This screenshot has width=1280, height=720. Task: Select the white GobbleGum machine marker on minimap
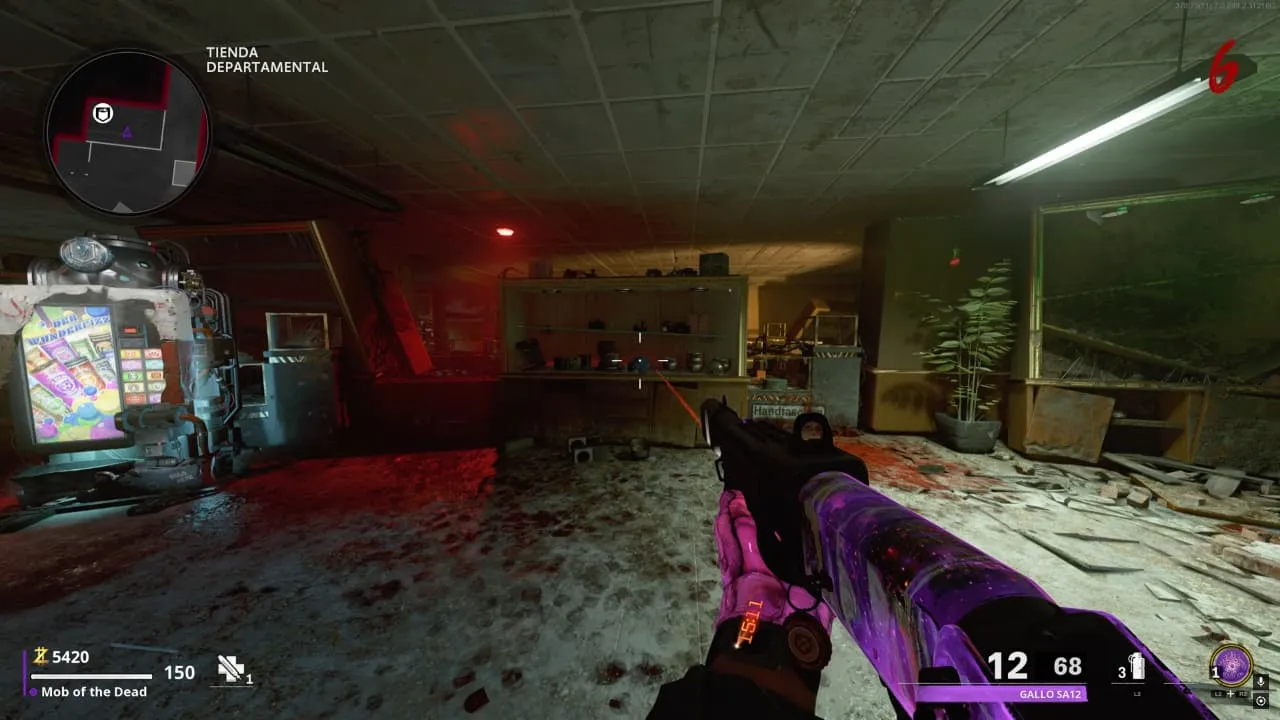pyautogui.click(x=102, y=113)
